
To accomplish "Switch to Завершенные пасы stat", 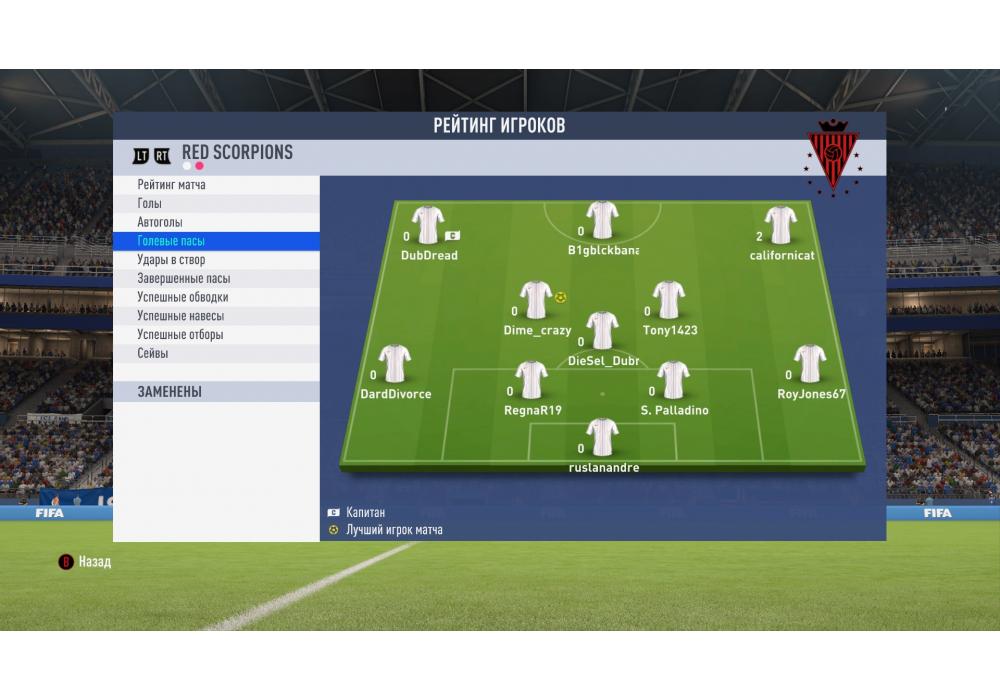I will 183,279.
